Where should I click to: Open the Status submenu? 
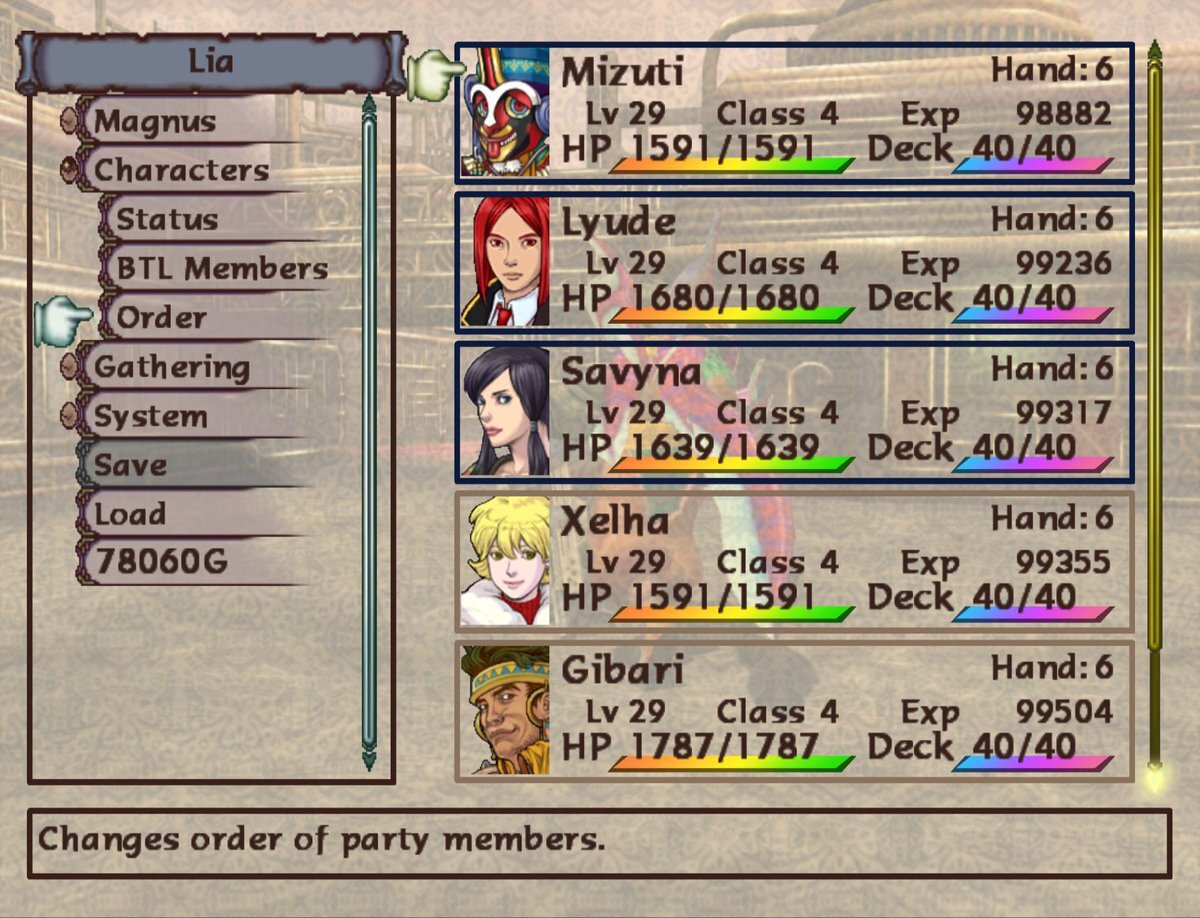tap(167, 220)
